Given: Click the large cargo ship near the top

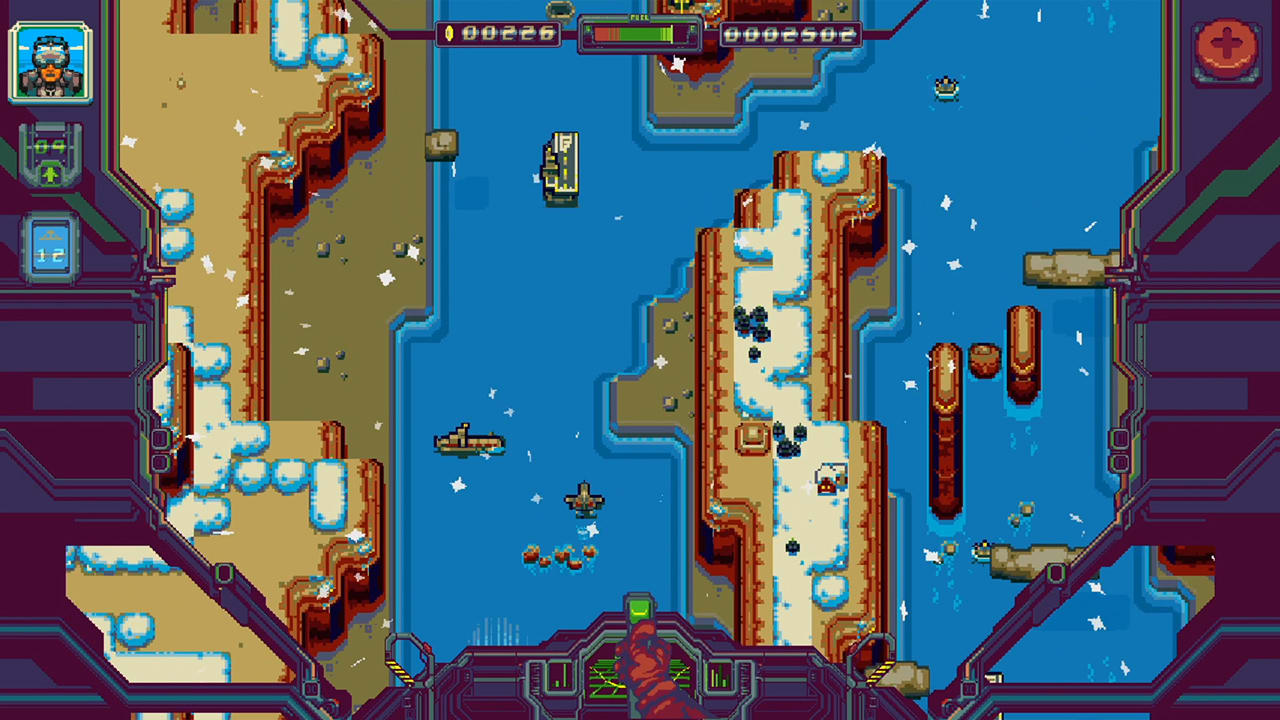Looking at the screenshot, I should 560,168.
